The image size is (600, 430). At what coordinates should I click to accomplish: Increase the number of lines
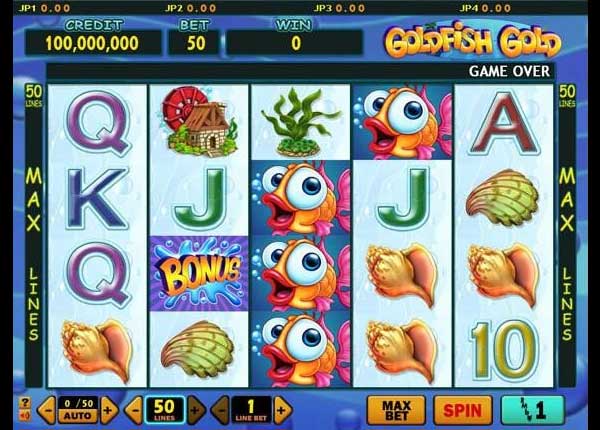(x=195, y=409)
